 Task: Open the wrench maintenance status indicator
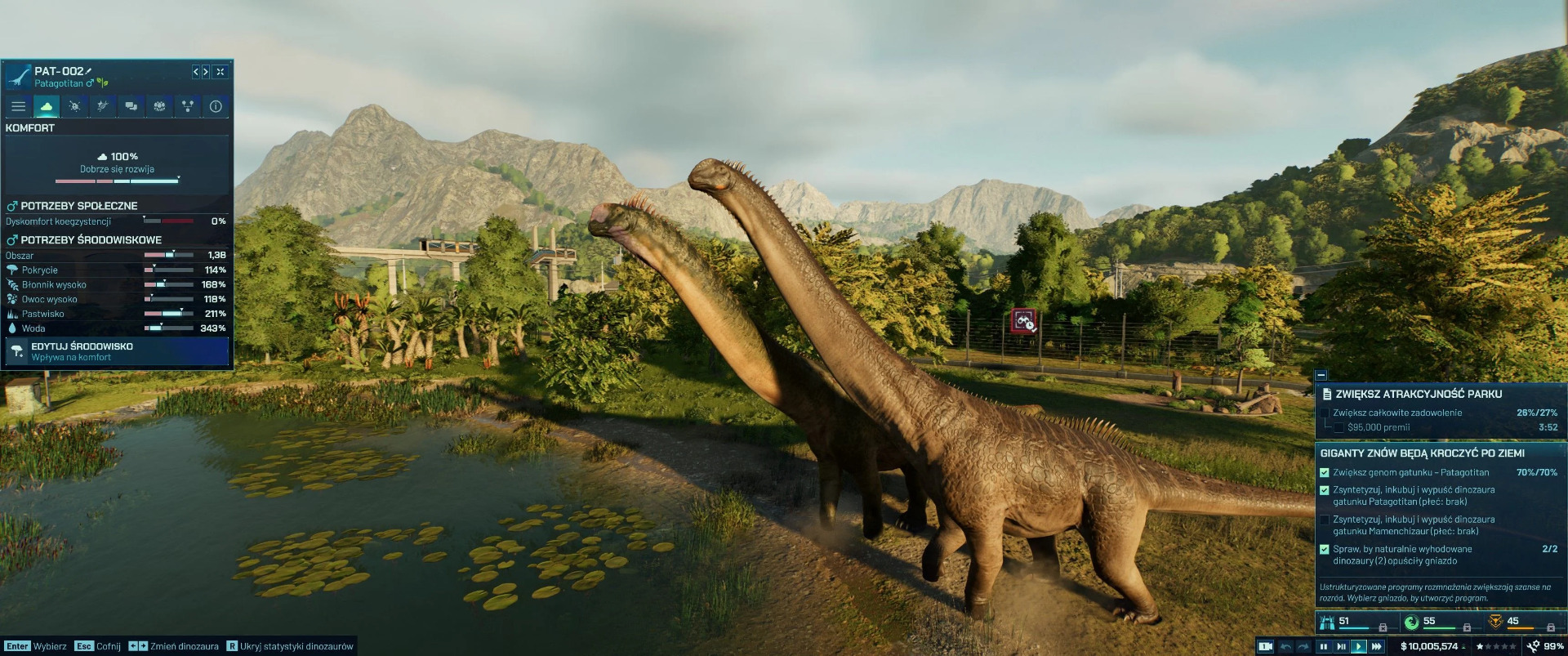pyautogui.click(x=1534, y=646)
